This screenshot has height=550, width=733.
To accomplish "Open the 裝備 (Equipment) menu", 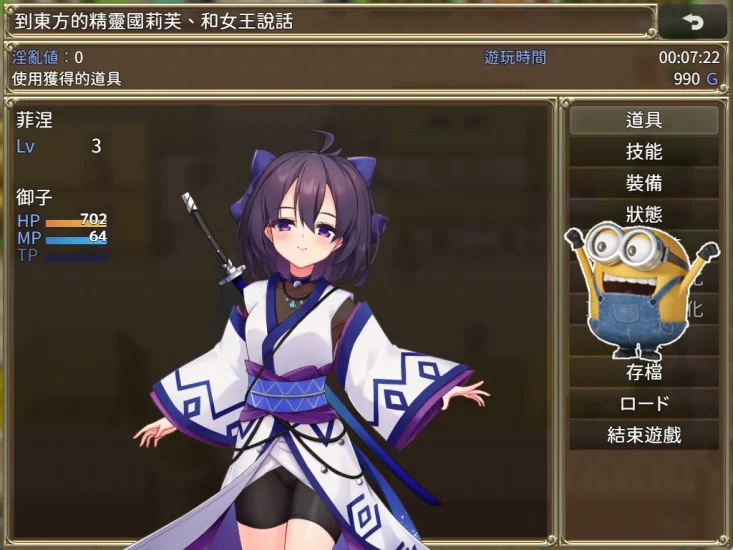I will 644,184.
